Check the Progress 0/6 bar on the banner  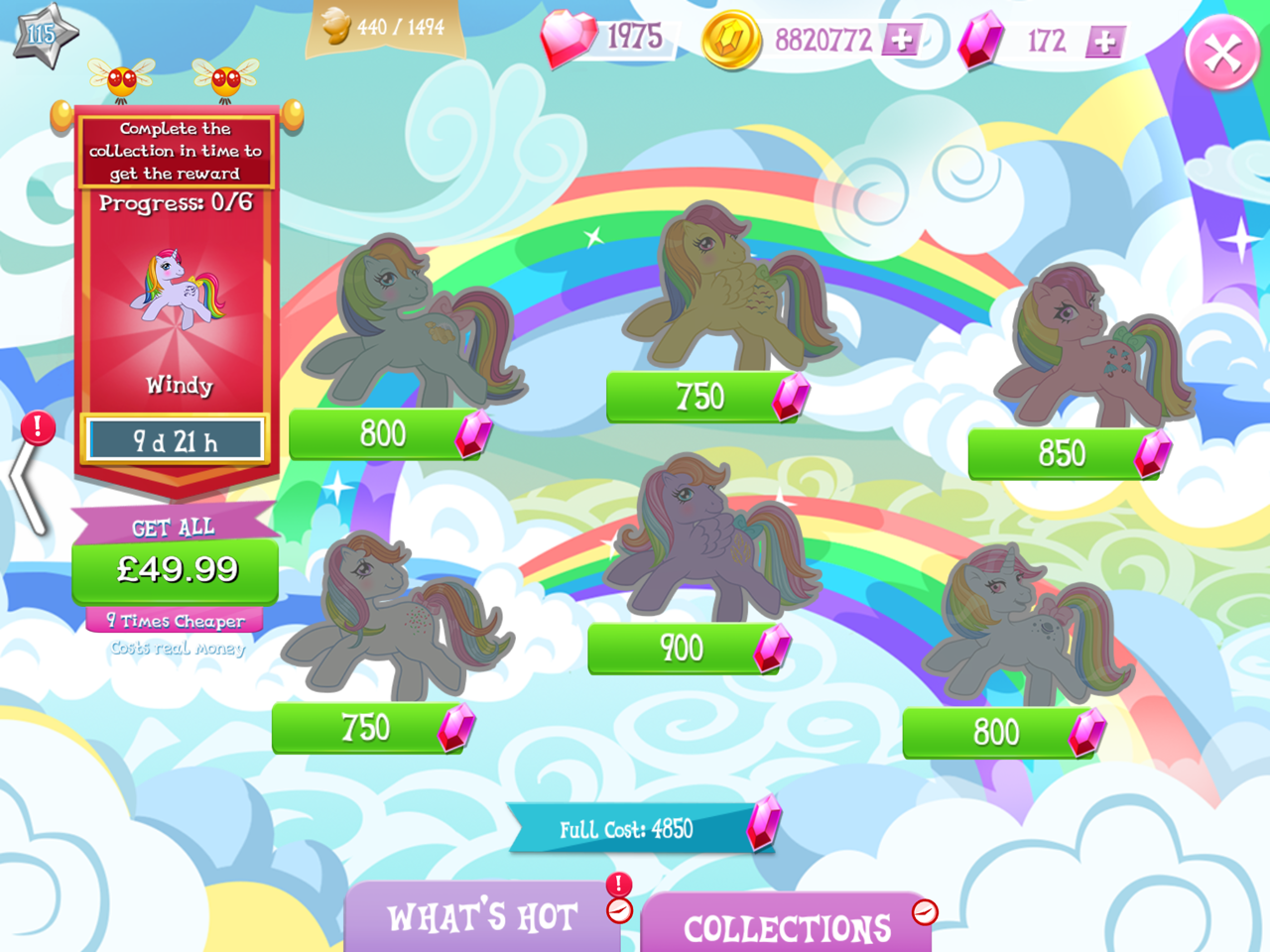tap(175, 203)
